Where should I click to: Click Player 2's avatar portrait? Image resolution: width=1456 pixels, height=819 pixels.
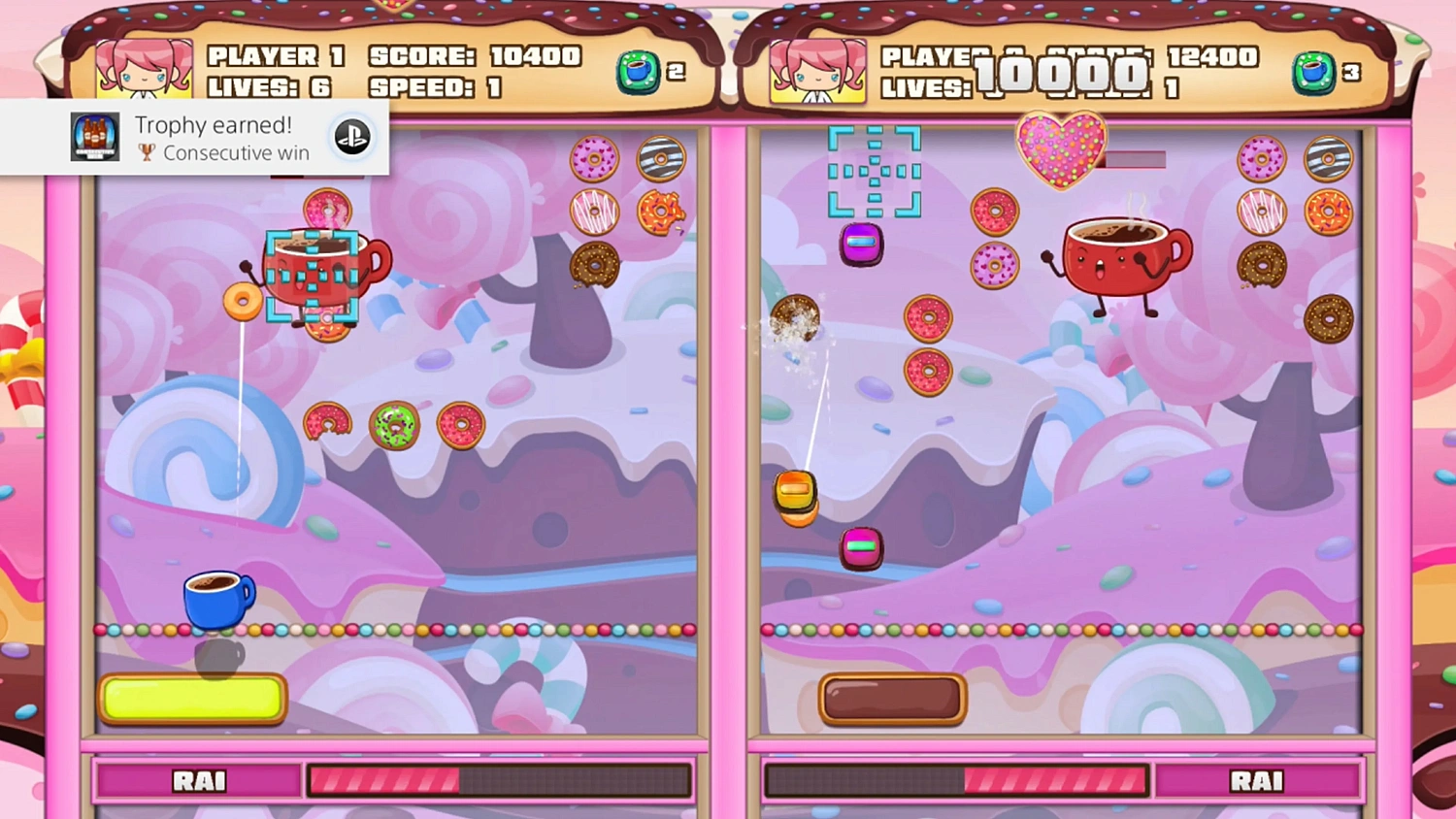pos(816,71)
